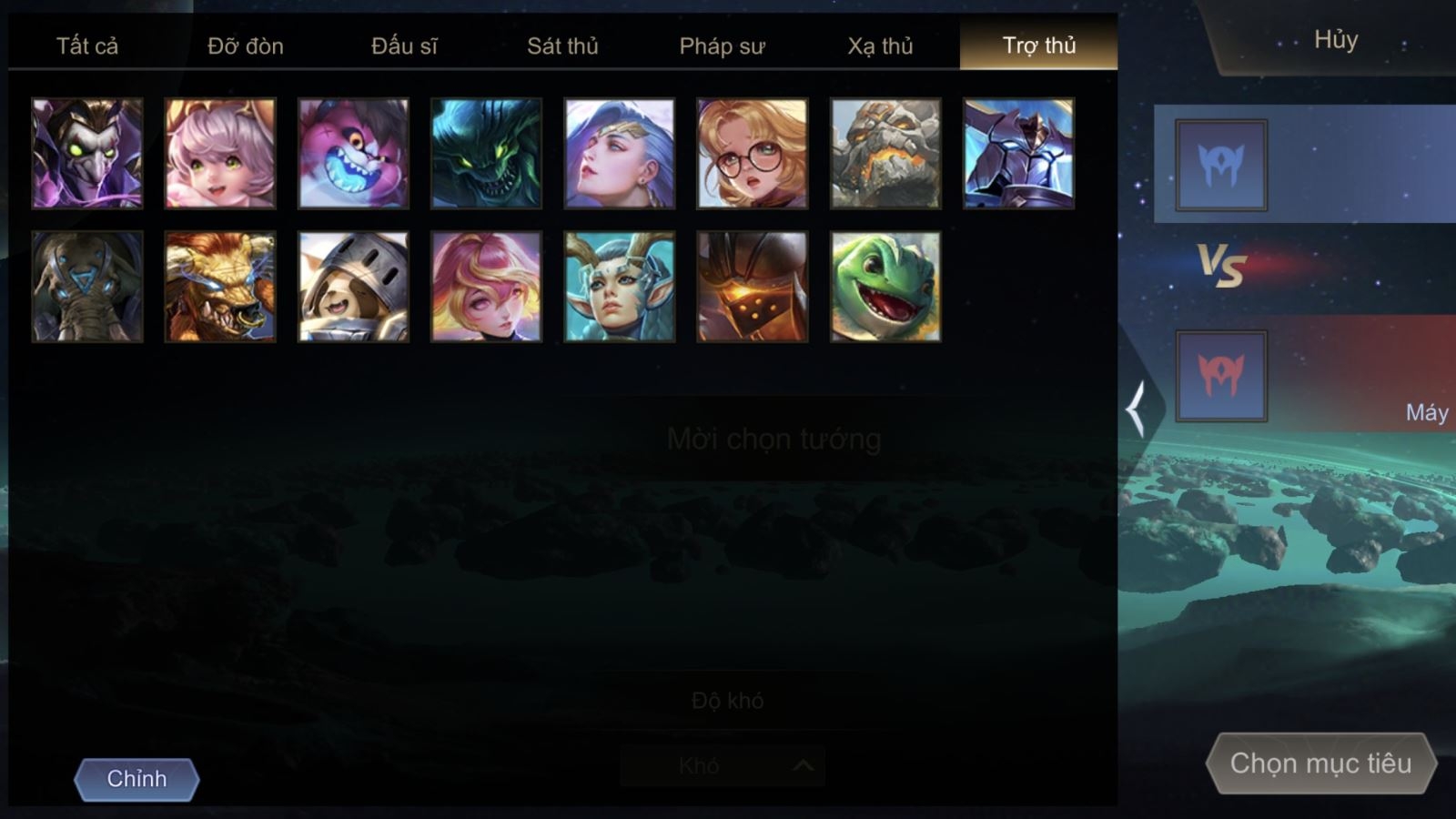Switch to the Tất cả tab
Image resolution: width=1456 pixels, height=819 pixels.
click(87, 45)
